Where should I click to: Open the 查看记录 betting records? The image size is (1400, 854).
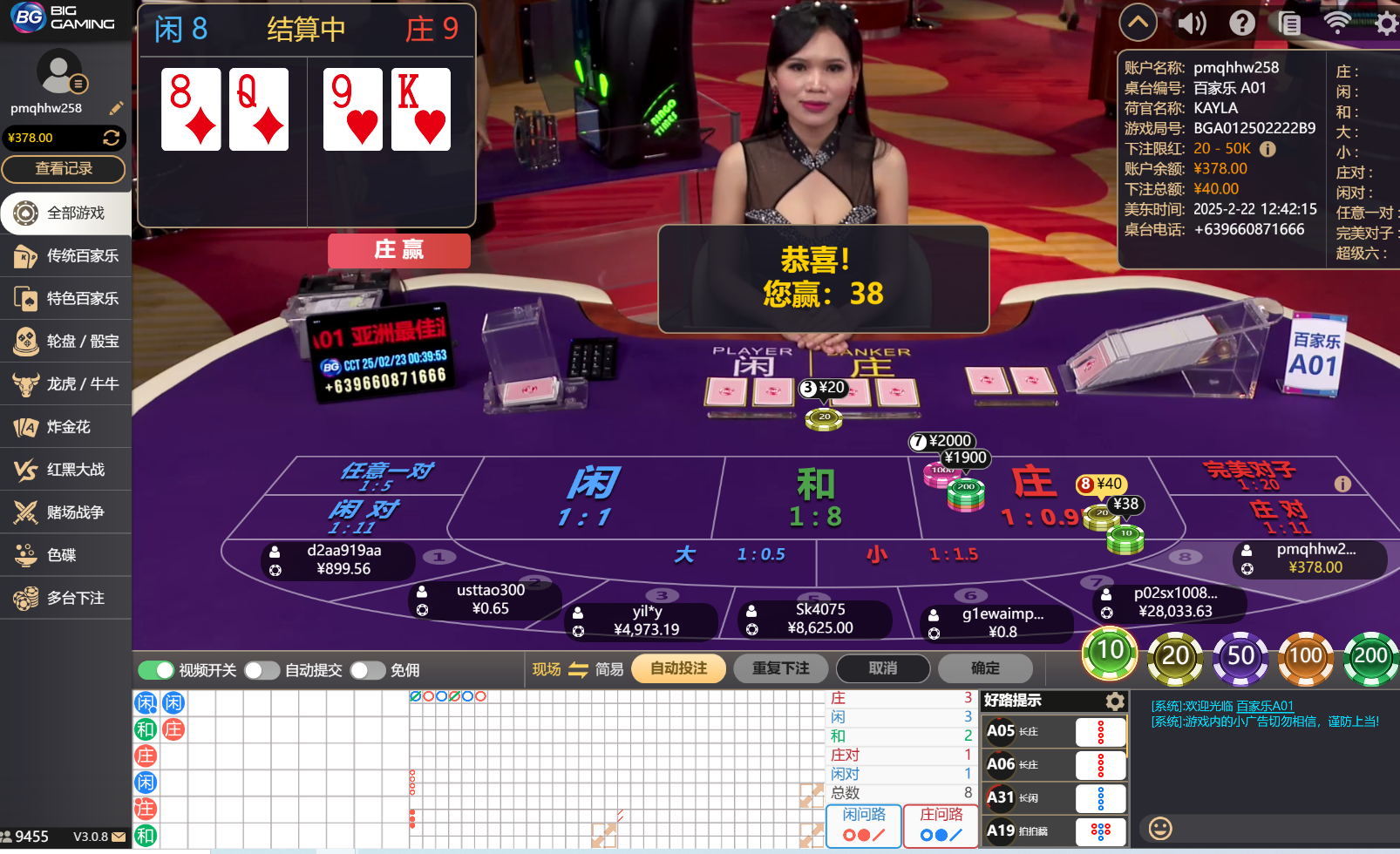64,169
